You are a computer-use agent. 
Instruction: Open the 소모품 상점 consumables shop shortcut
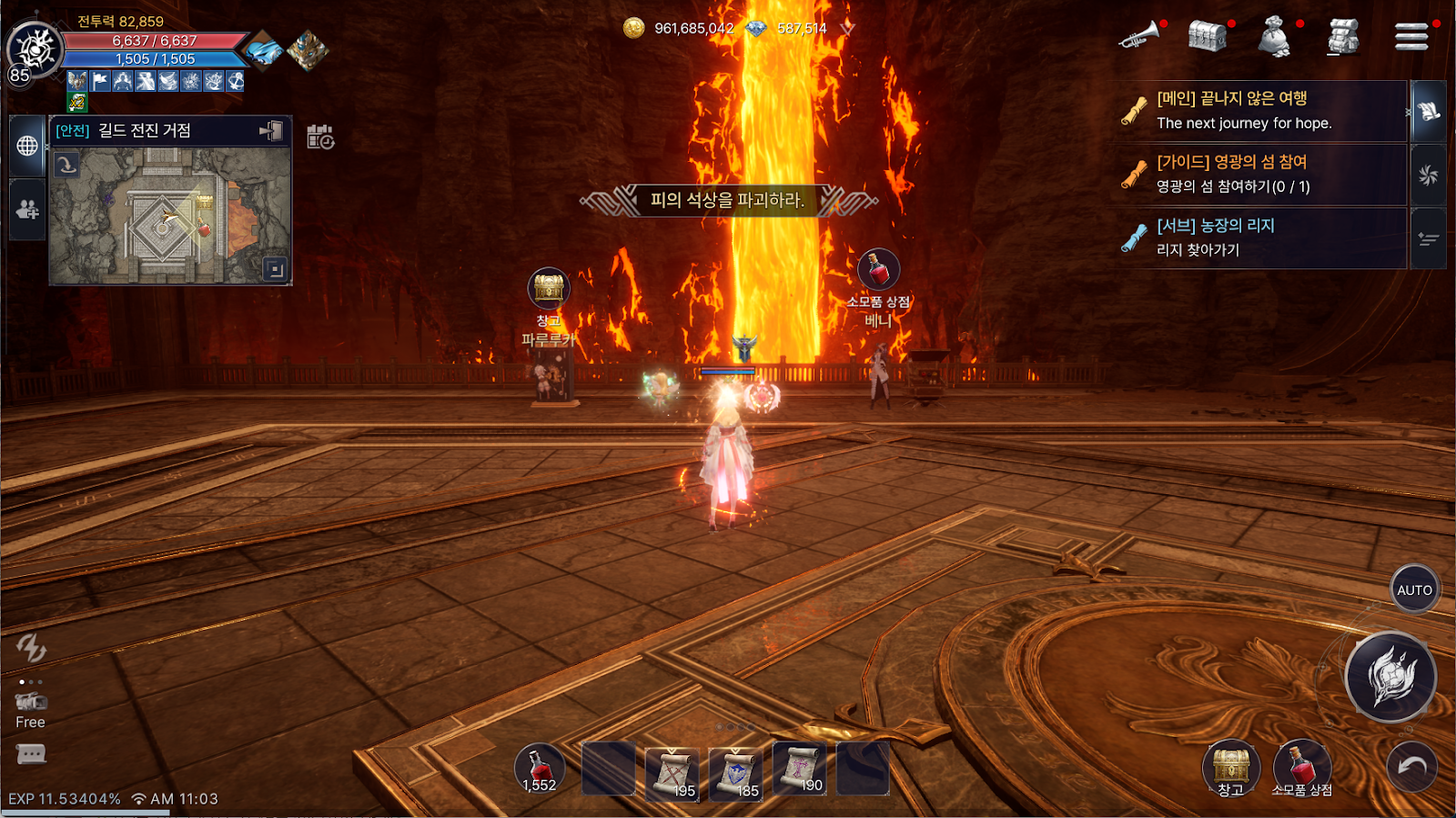tap(1301, 769)
